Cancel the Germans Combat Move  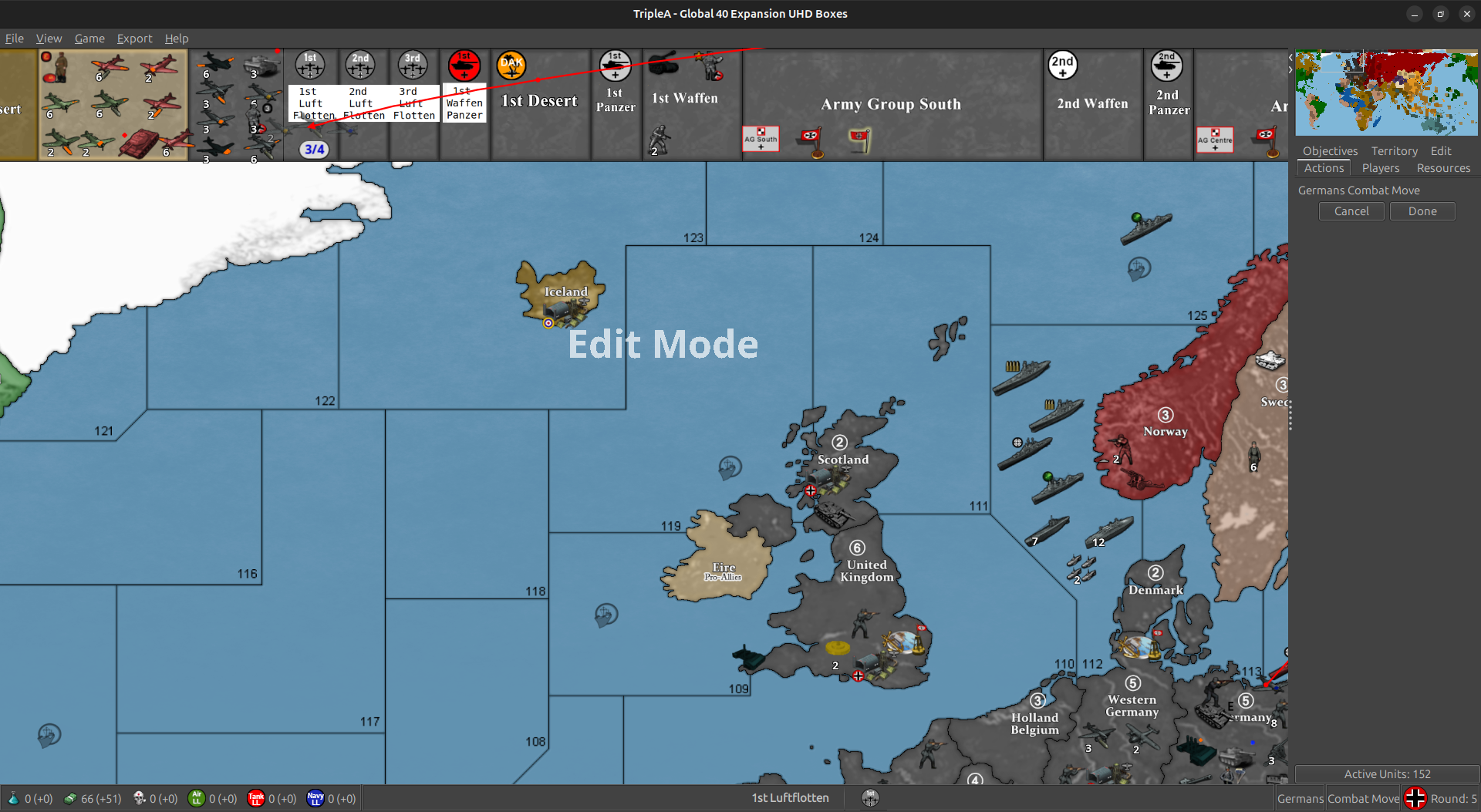click(1351, 211)
